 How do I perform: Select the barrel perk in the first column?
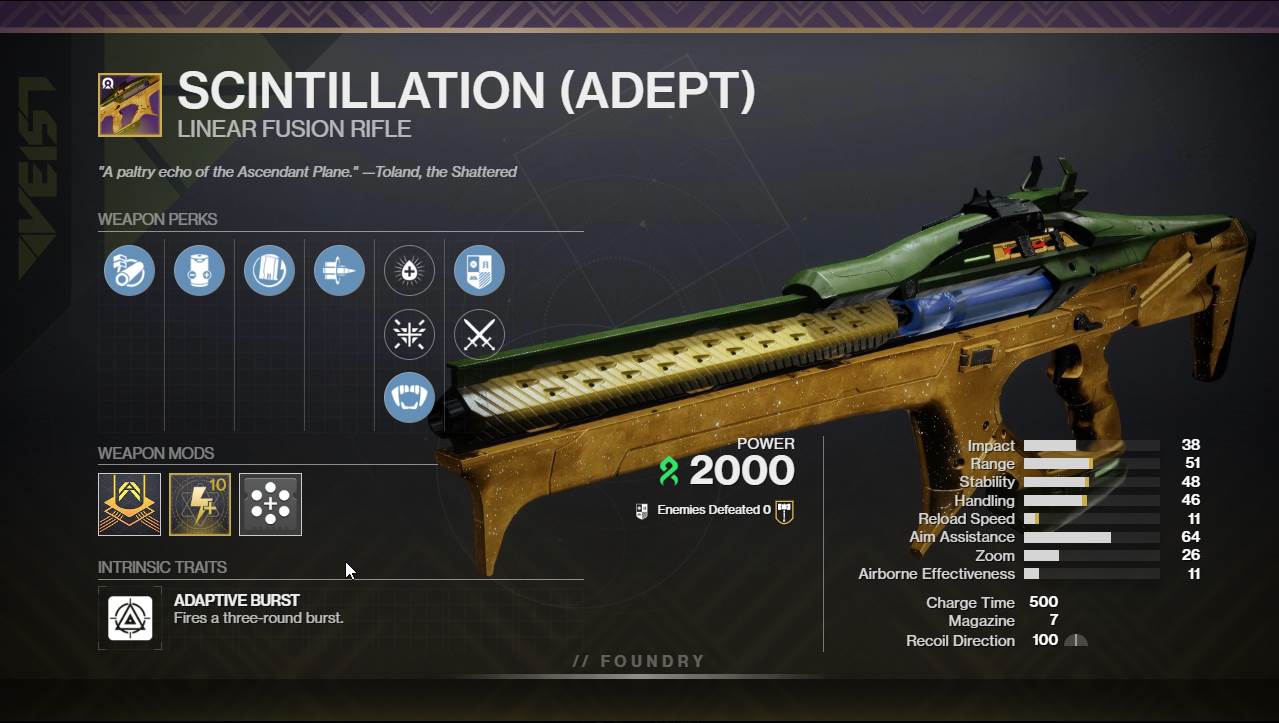click(129, 271)
